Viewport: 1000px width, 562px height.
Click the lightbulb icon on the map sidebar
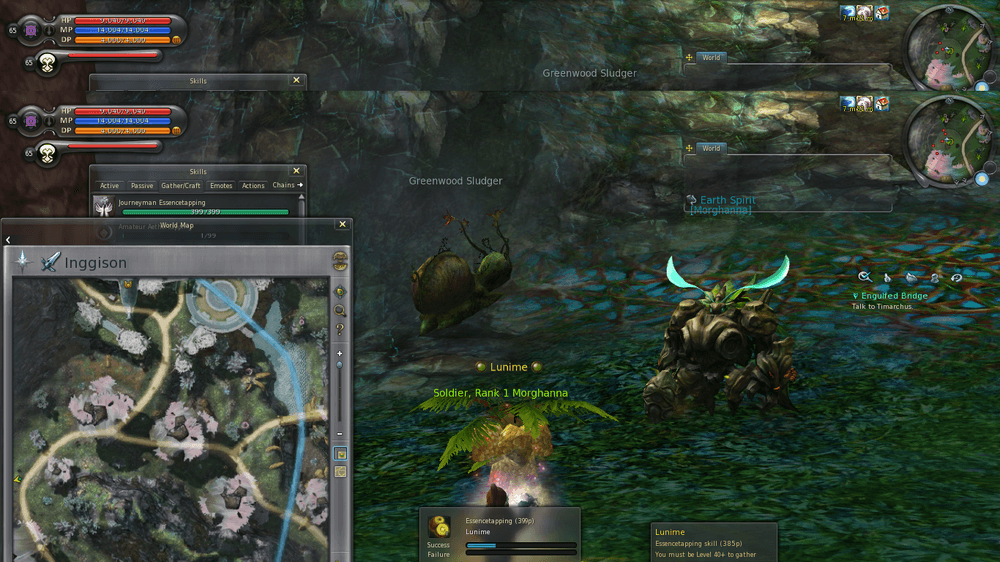pos(340,292)
